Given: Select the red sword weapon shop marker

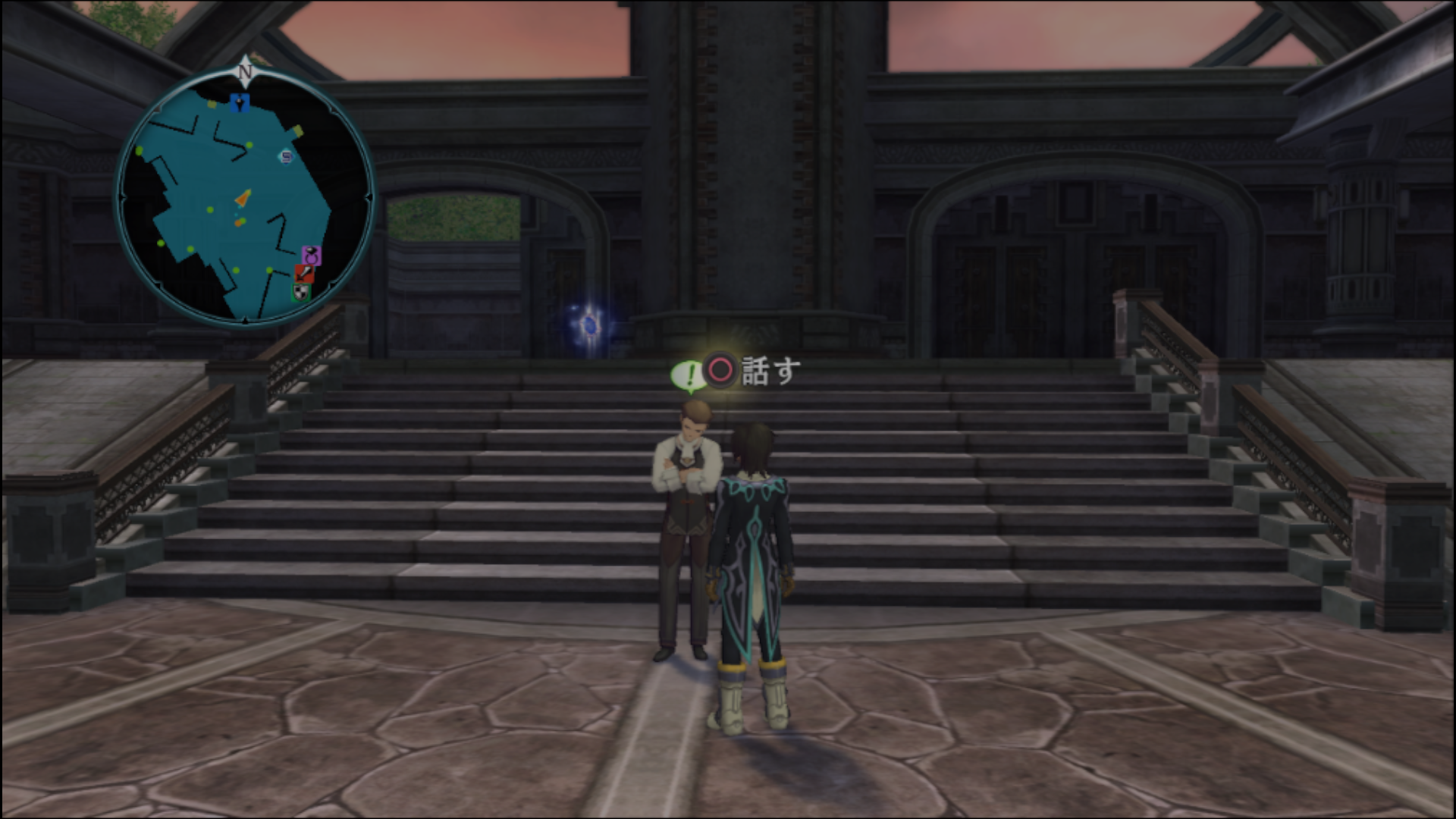Looking at the screenshot, I should (304, 273).
